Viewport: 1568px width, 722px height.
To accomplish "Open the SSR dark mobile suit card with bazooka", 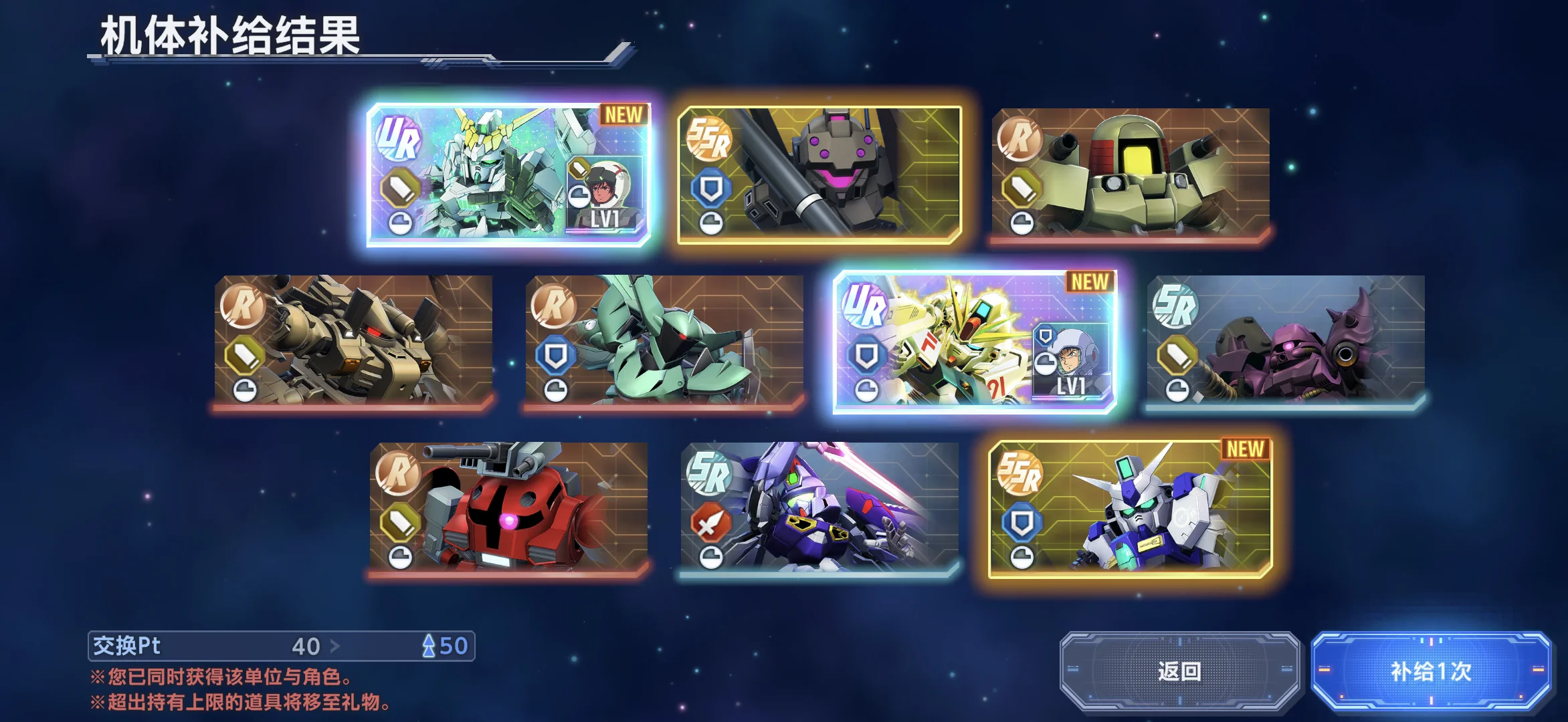I will 819,174.
